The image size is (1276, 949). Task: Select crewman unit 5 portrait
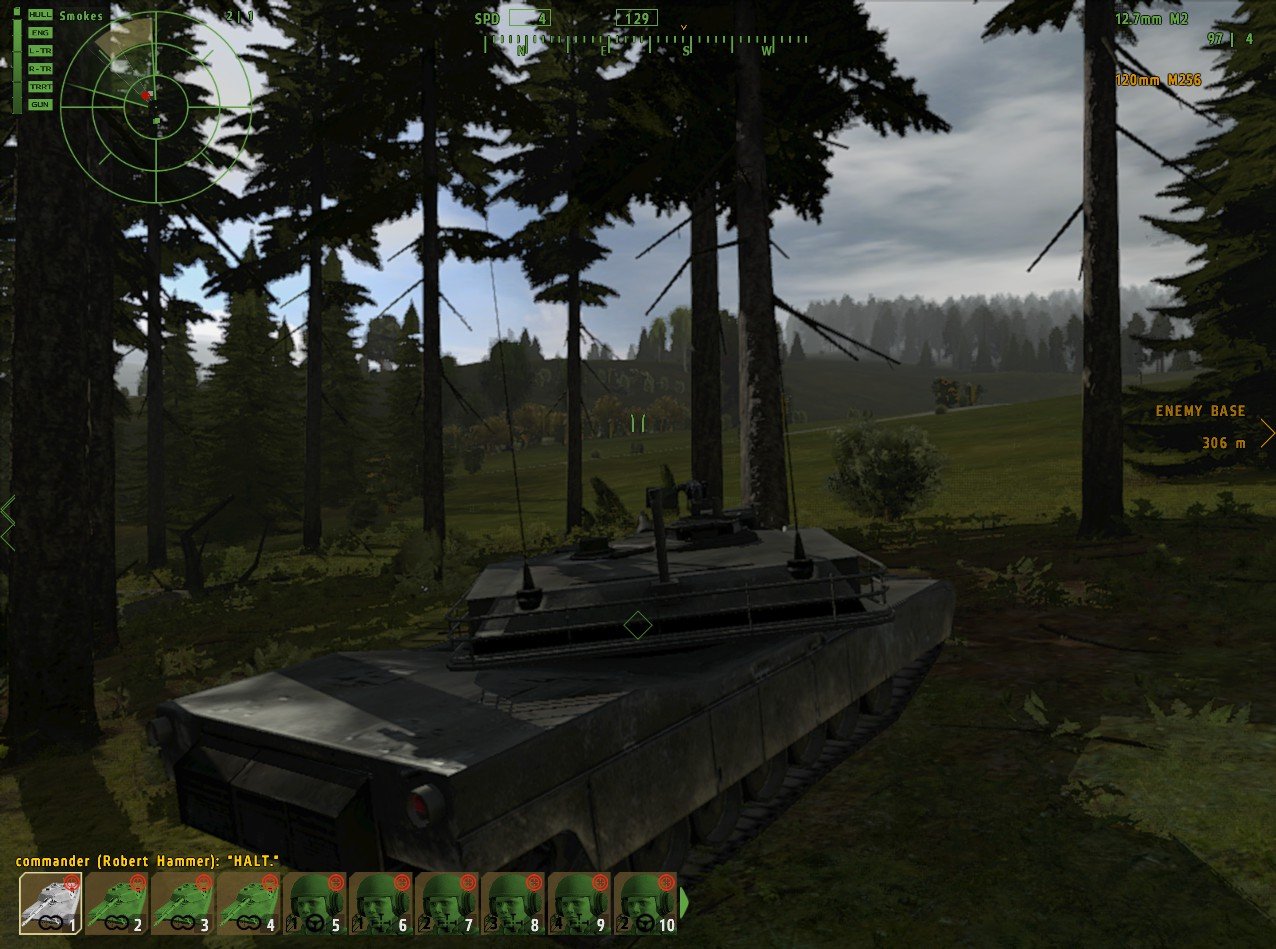[x=315, y=903]
